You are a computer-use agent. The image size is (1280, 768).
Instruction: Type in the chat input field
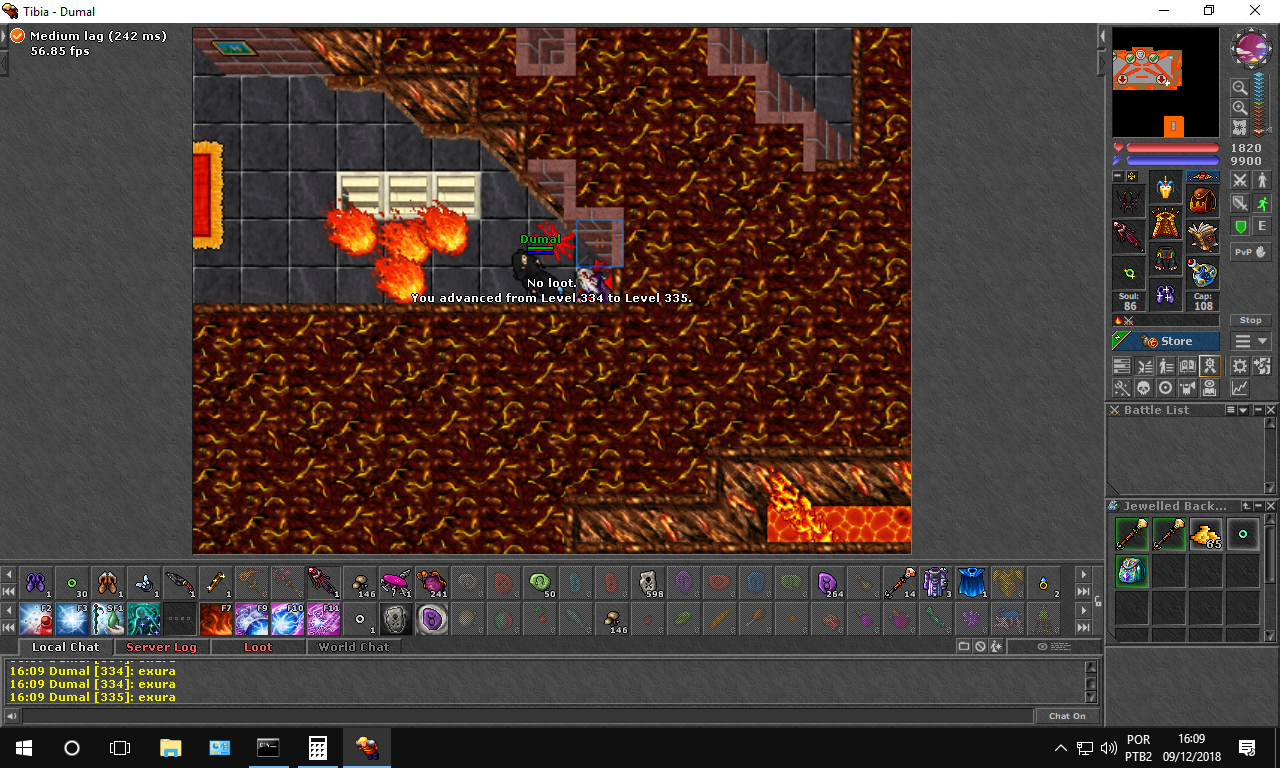[x=527, y=716]
